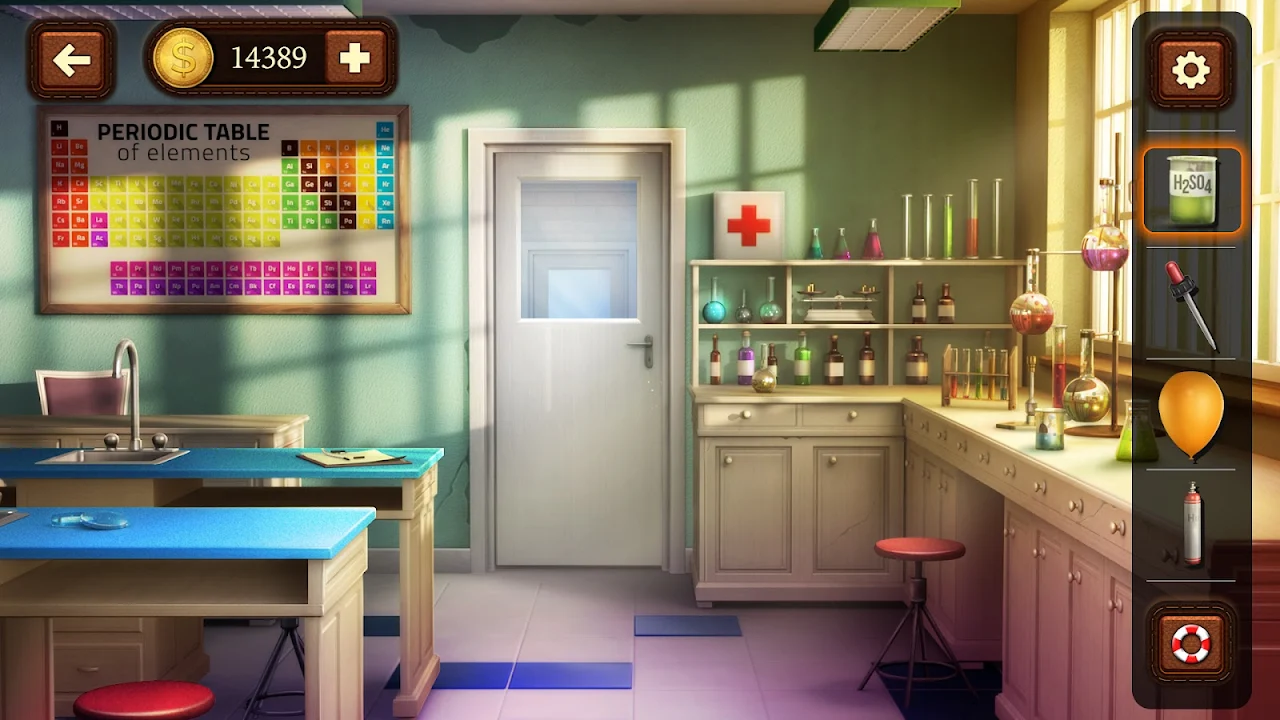Screen dimensions: 1280x720
Task: Select the gas cylinder inventory item
Action: tap(1191, 522)
